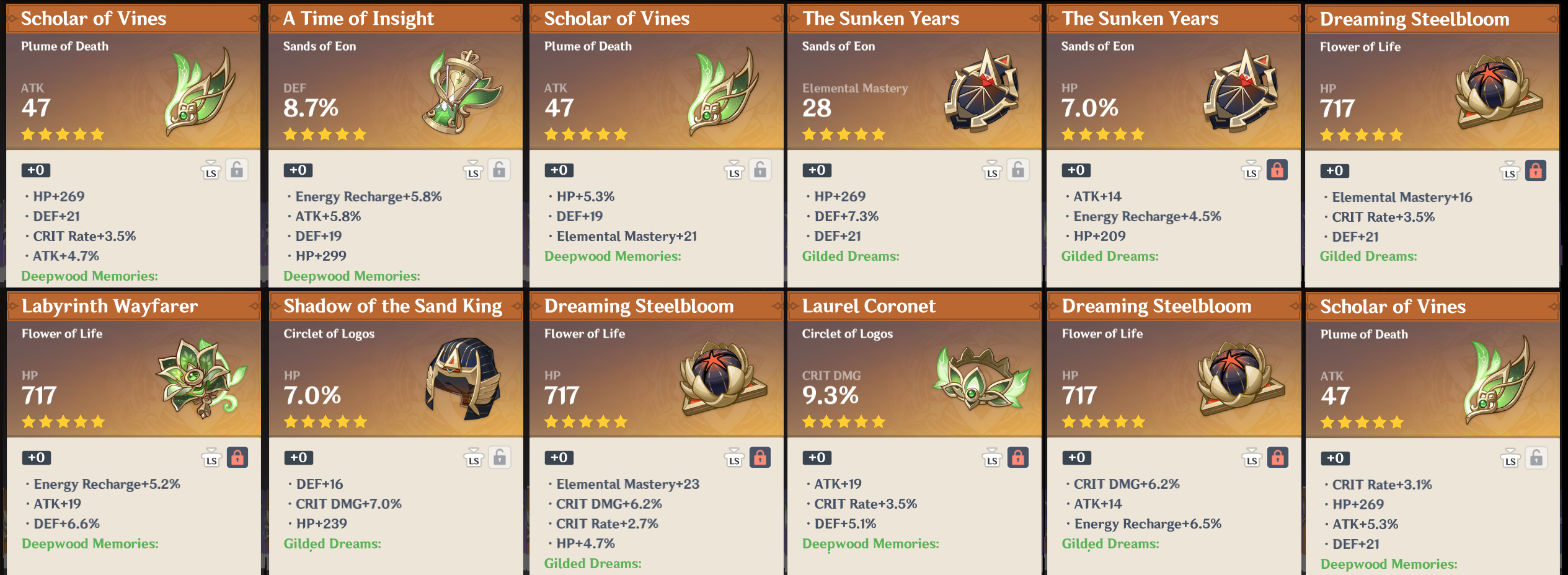Click the LS icon on Shadow of the Sand King circlet
The height and width of the screenshot is (575, 1568).
pyautogui.click(x=473, y=458)
